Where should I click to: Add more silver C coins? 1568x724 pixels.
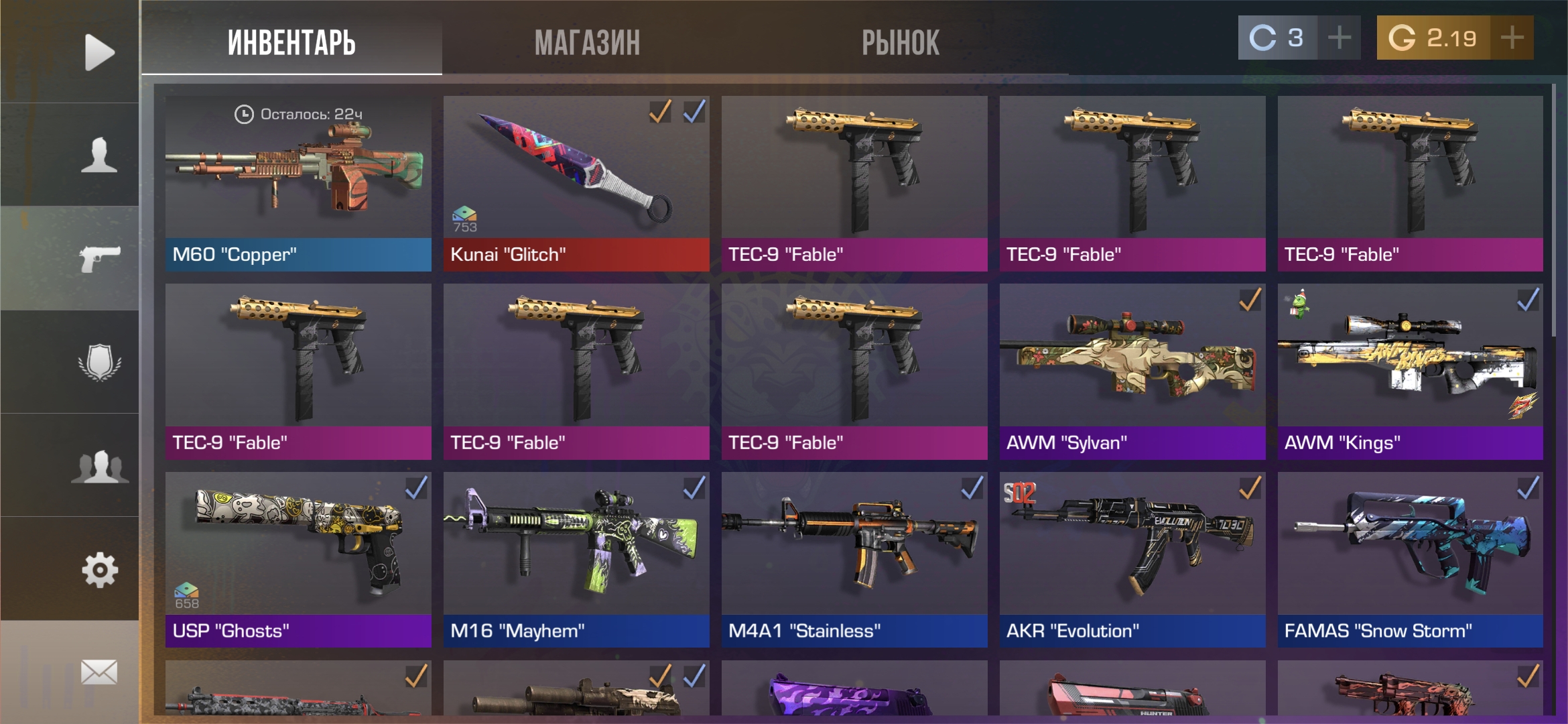coord(1339,38)
